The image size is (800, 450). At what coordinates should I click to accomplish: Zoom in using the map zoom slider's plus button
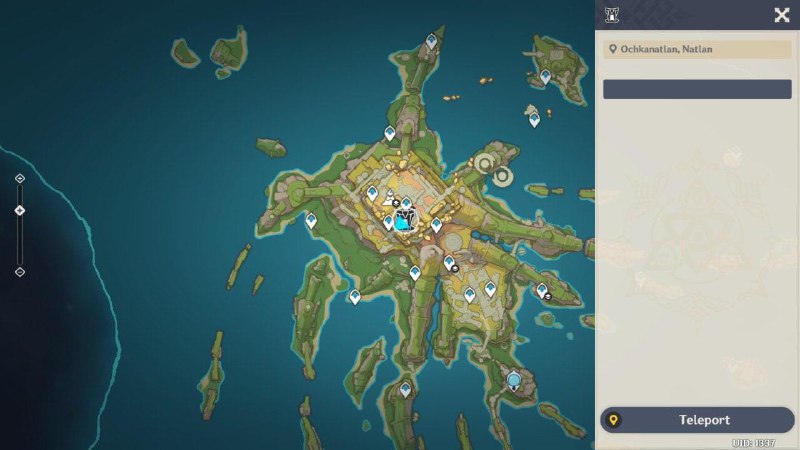coord(20,178)
